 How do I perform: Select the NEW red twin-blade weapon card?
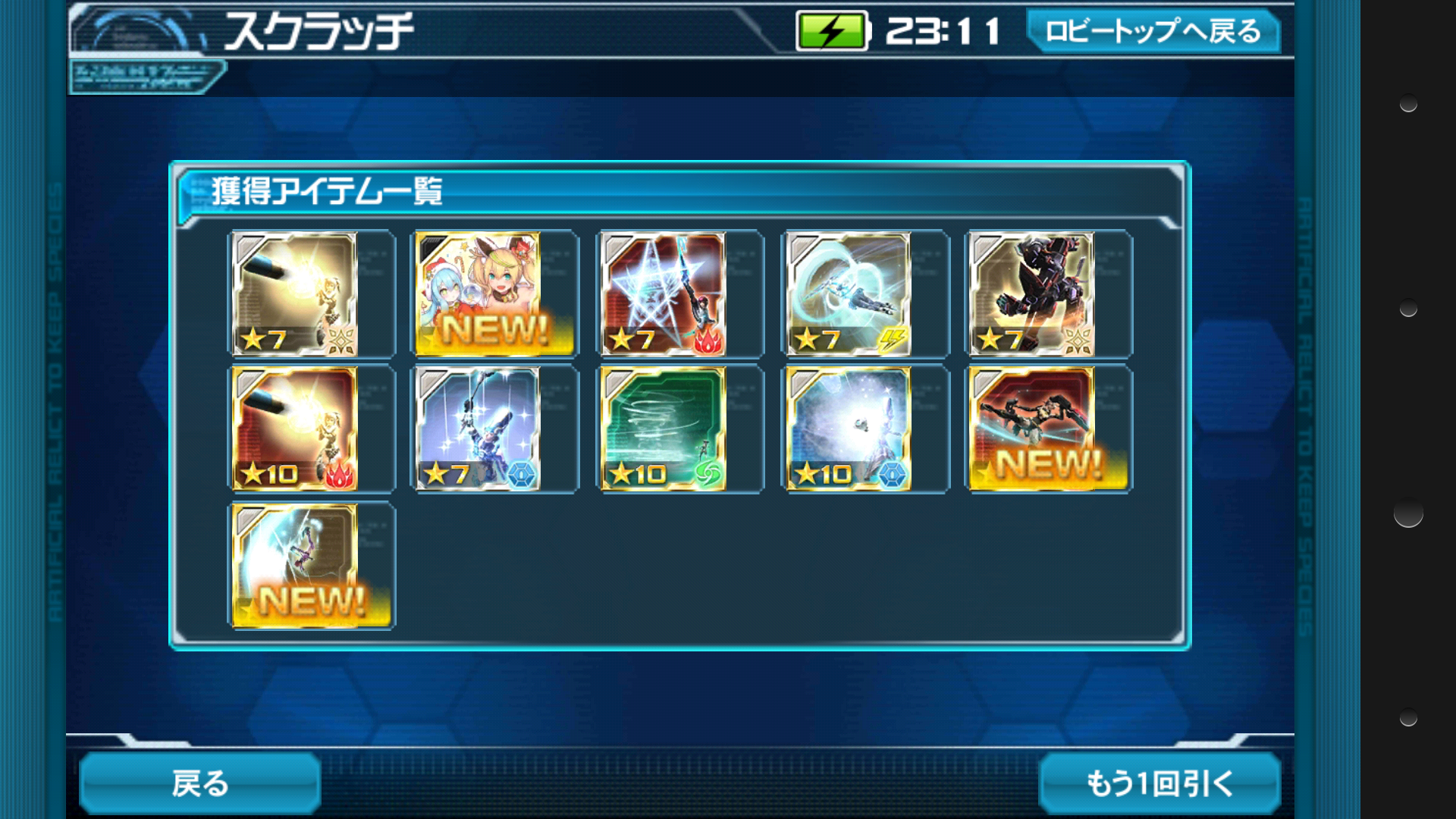point(1033,429)
